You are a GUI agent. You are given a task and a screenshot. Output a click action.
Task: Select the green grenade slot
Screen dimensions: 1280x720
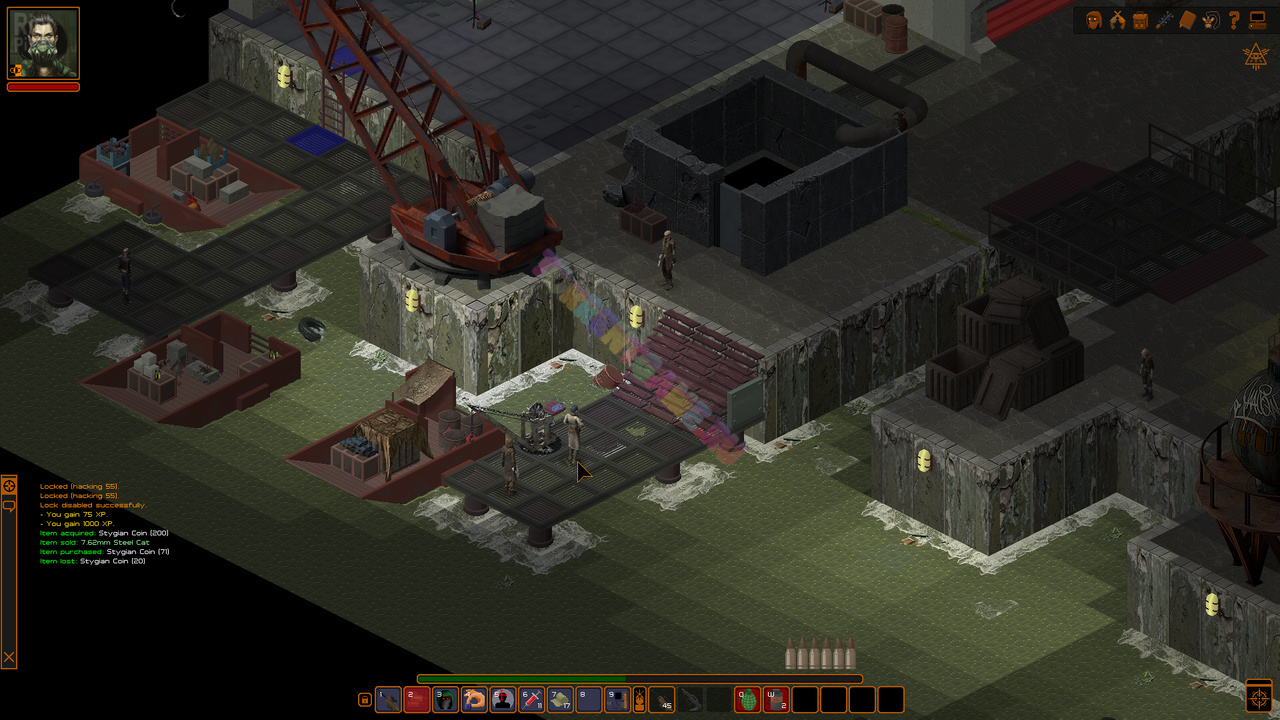(x=748, y=700)
